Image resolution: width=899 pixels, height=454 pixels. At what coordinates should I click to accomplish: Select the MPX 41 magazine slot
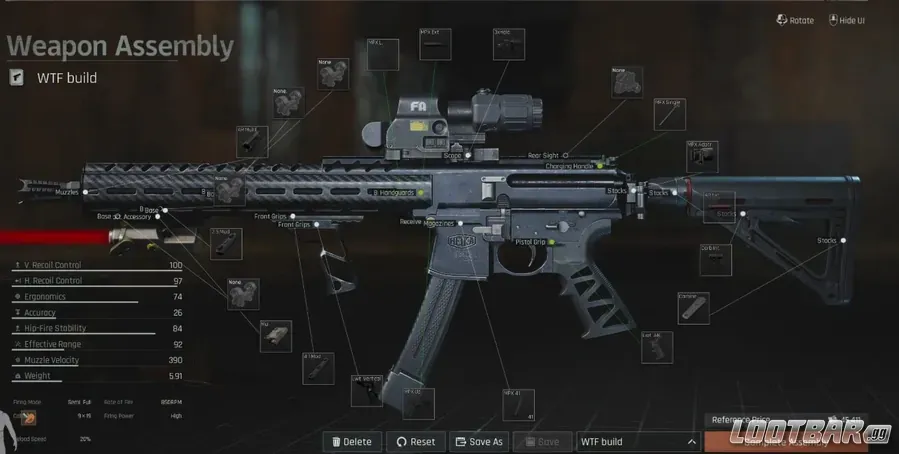pyautogui.click(x=518, y=405)
